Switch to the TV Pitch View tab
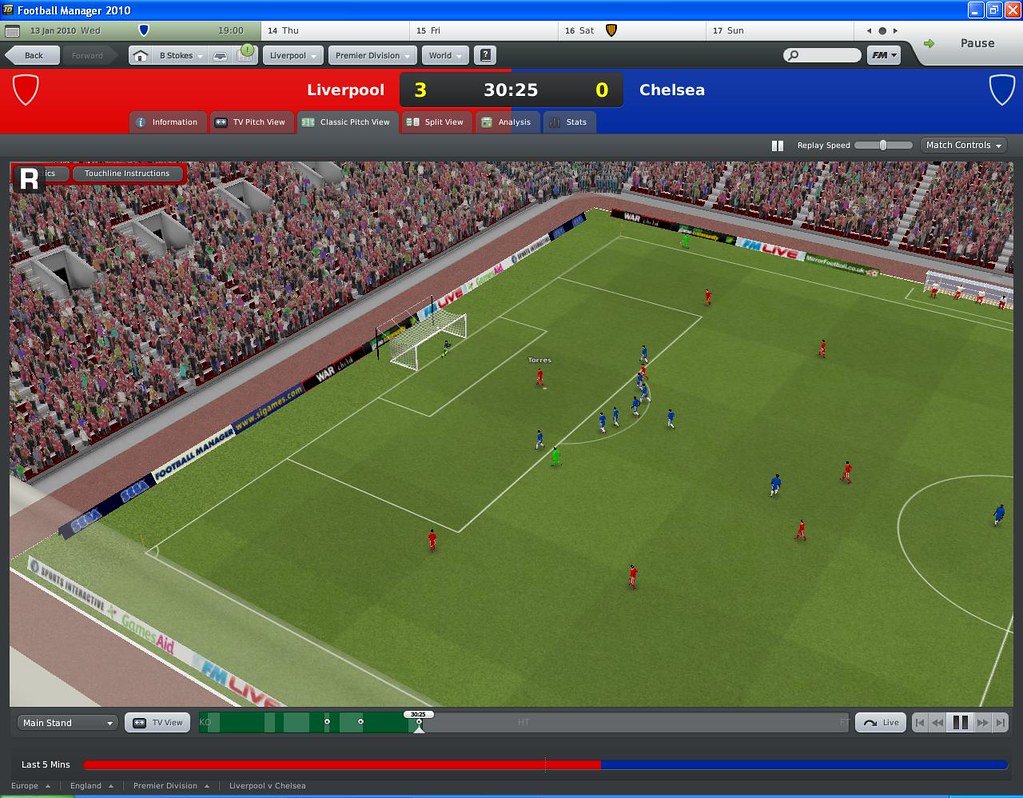 250,122
